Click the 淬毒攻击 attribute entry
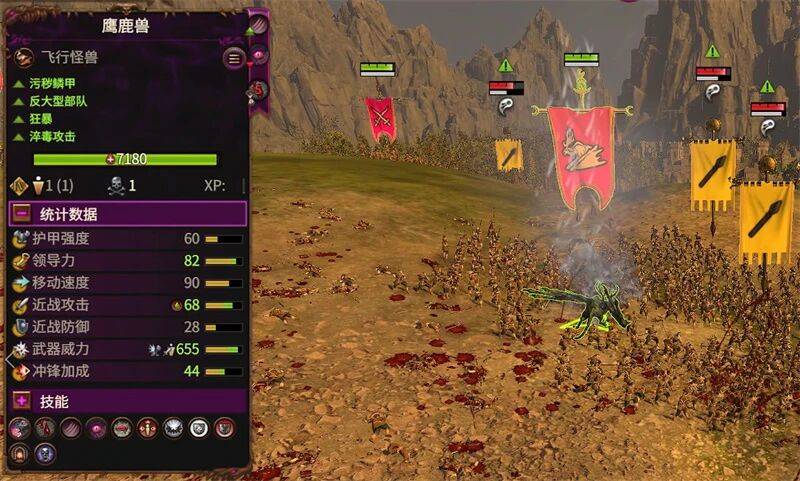The width and height of the screenshot is (800, 481). (x=51, y=136)
